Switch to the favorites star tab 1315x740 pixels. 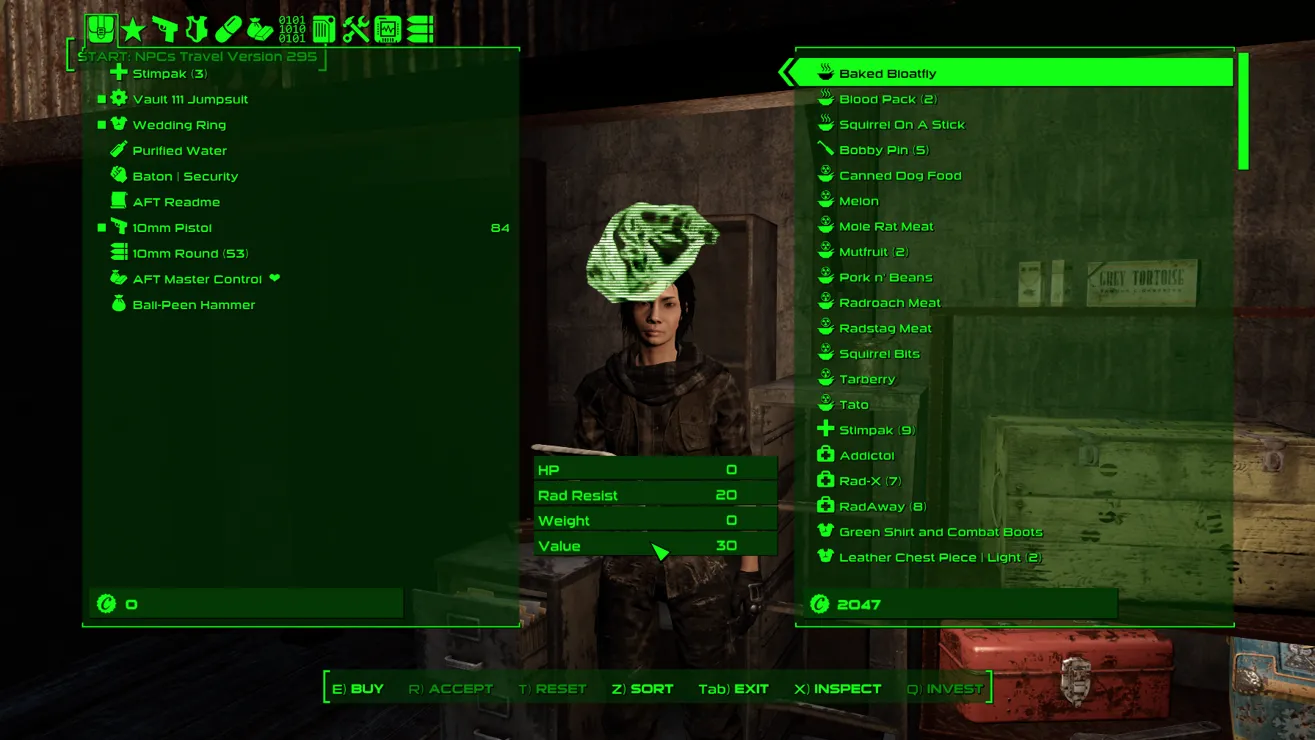(132, 29)
